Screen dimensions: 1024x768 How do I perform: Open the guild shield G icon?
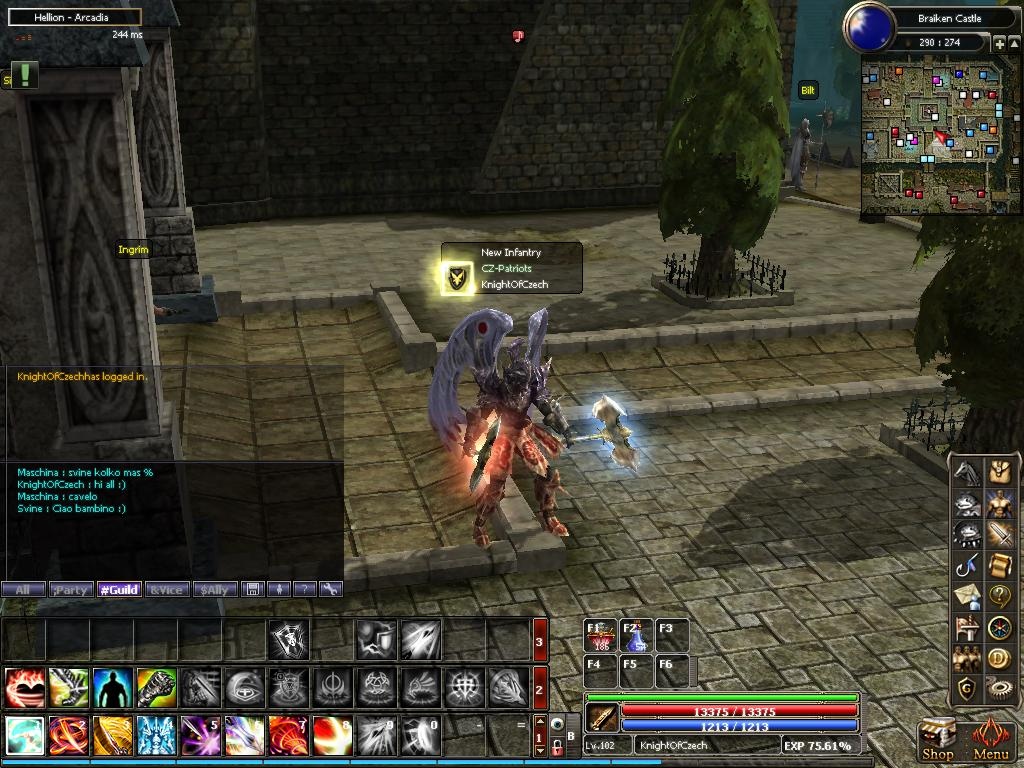coord(965,689)
